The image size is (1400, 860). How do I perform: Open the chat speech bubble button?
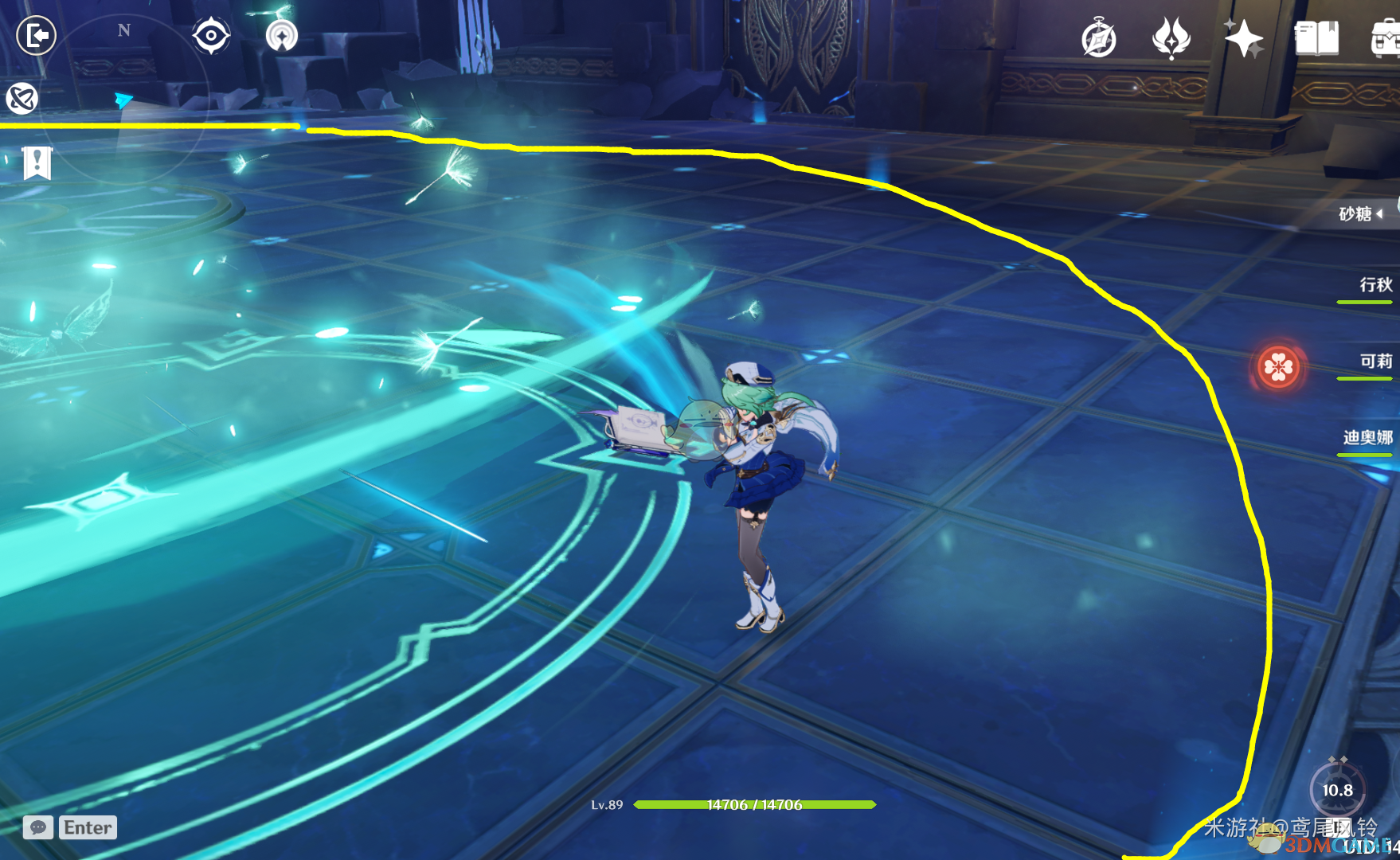[38, 827]
